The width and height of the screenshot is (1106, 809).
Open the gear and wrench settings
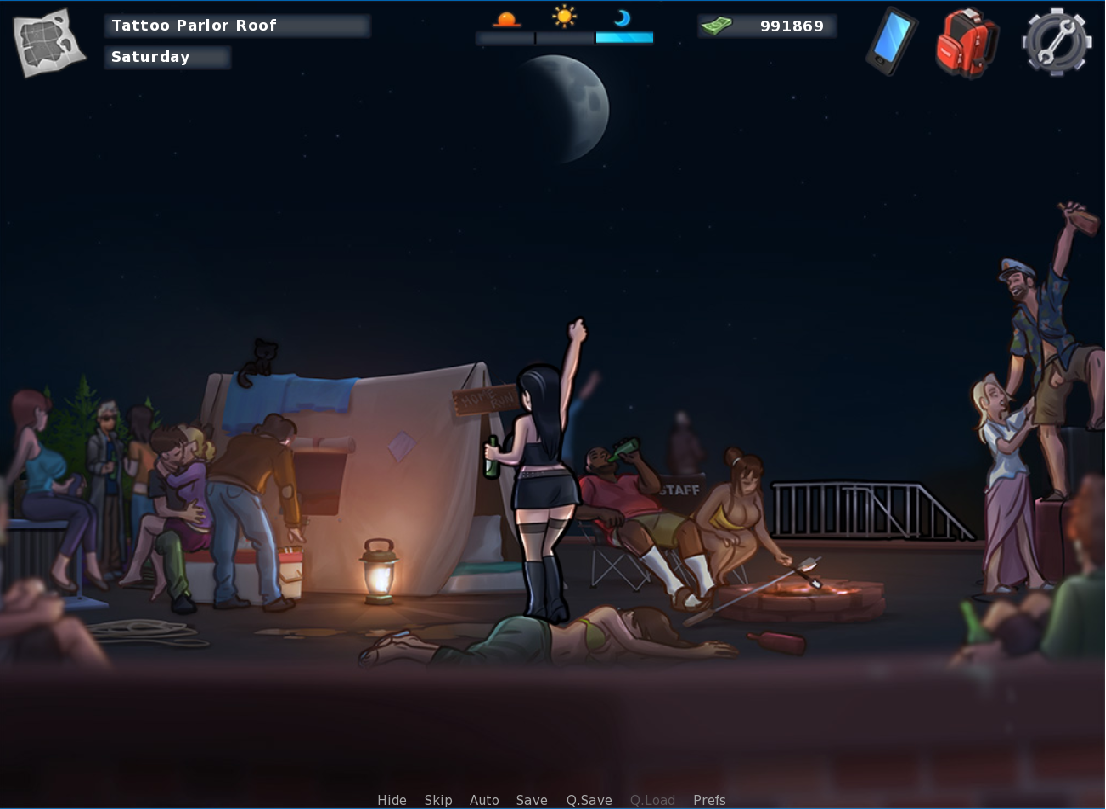(x=1056, y=42)
